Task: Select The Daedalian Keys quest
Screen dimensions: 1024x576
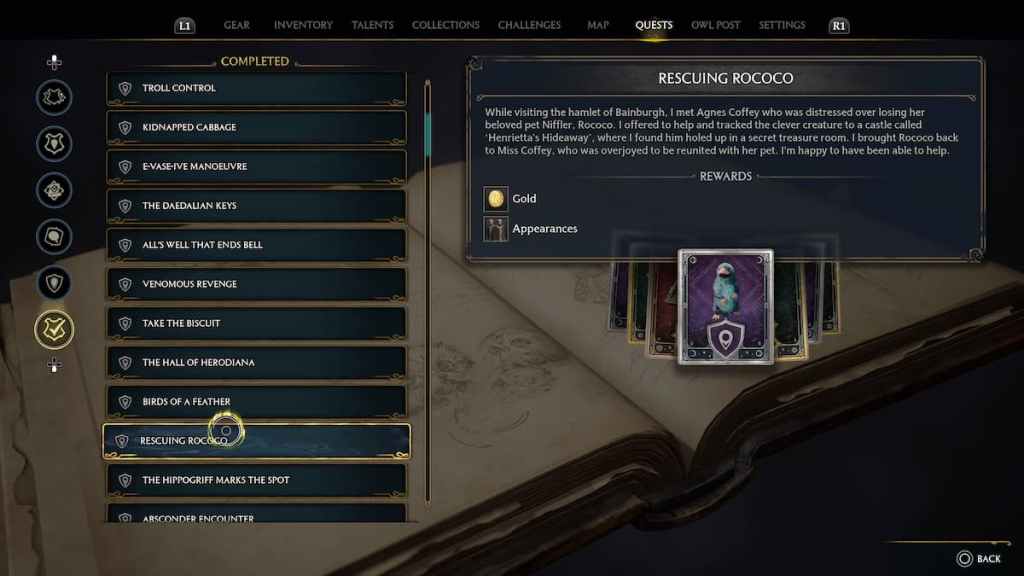Action: click(256, 206)
